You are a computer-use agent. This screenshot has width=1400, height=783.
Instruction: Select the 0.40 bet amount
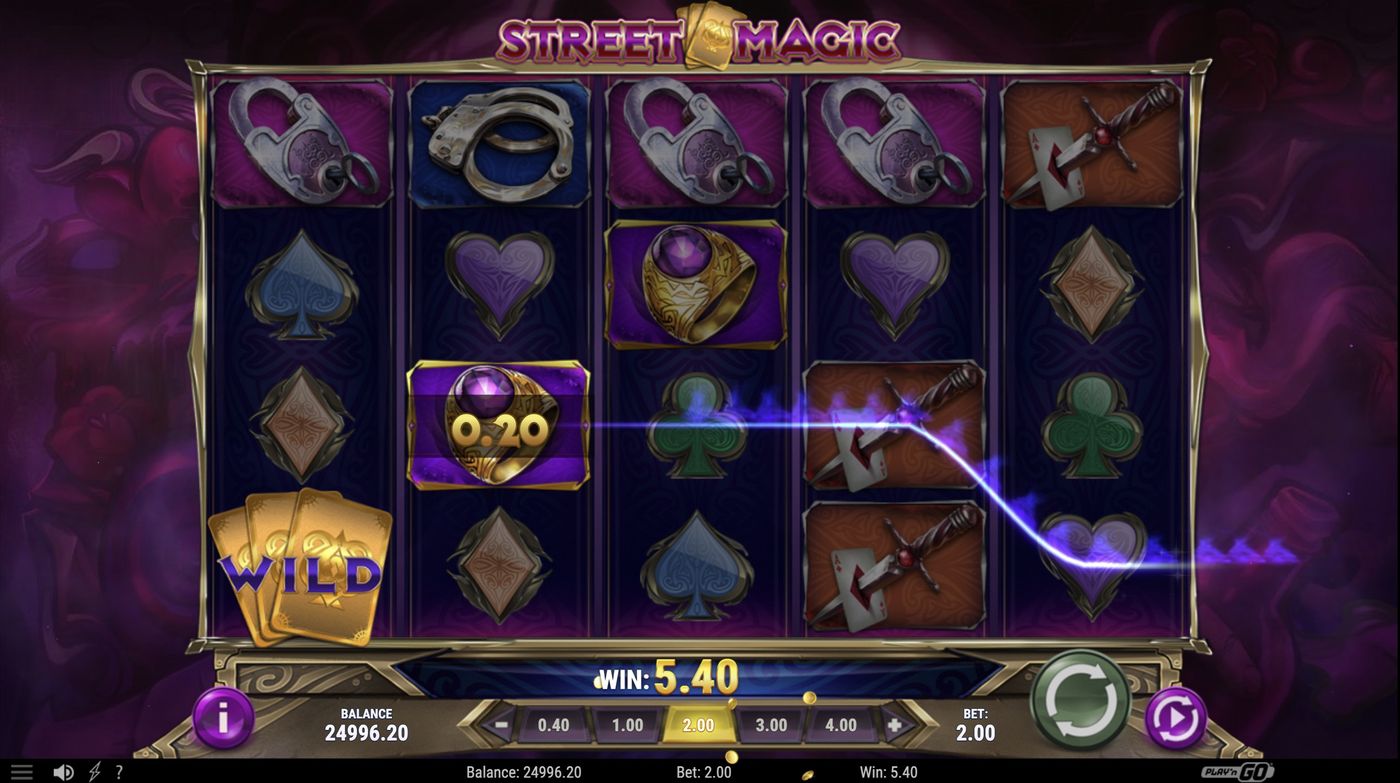click(557, 723)
